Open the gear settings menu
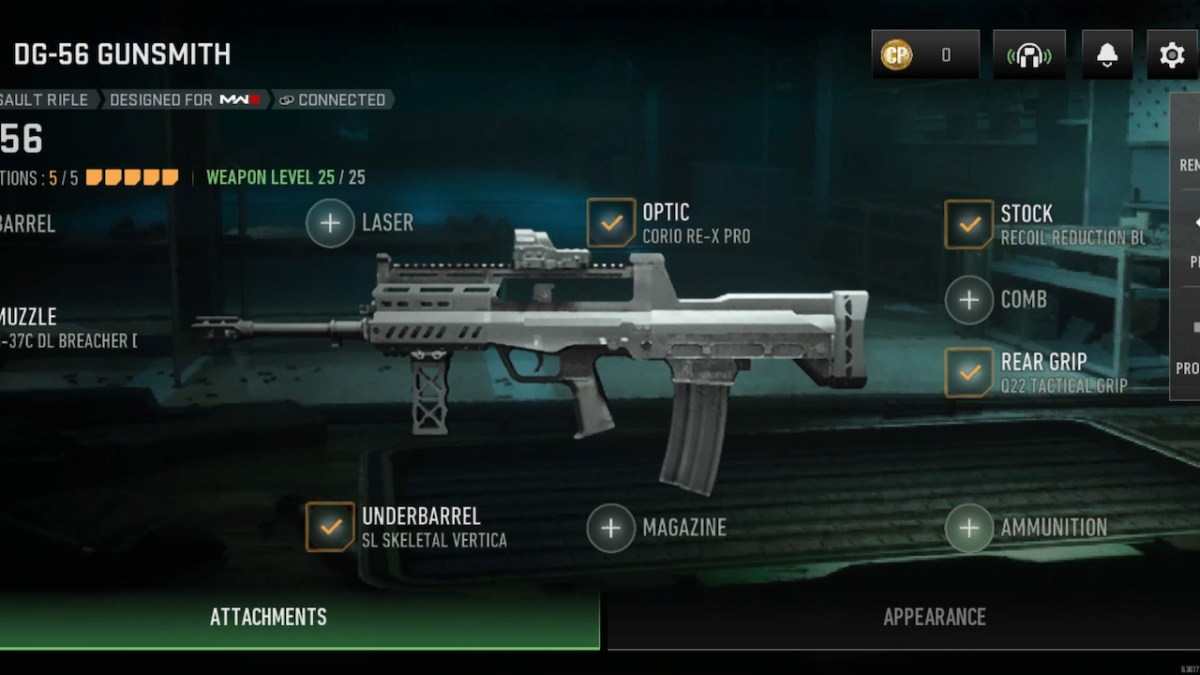The image size is (1200, 675). pyautogui.click(x=1171, y=55)
